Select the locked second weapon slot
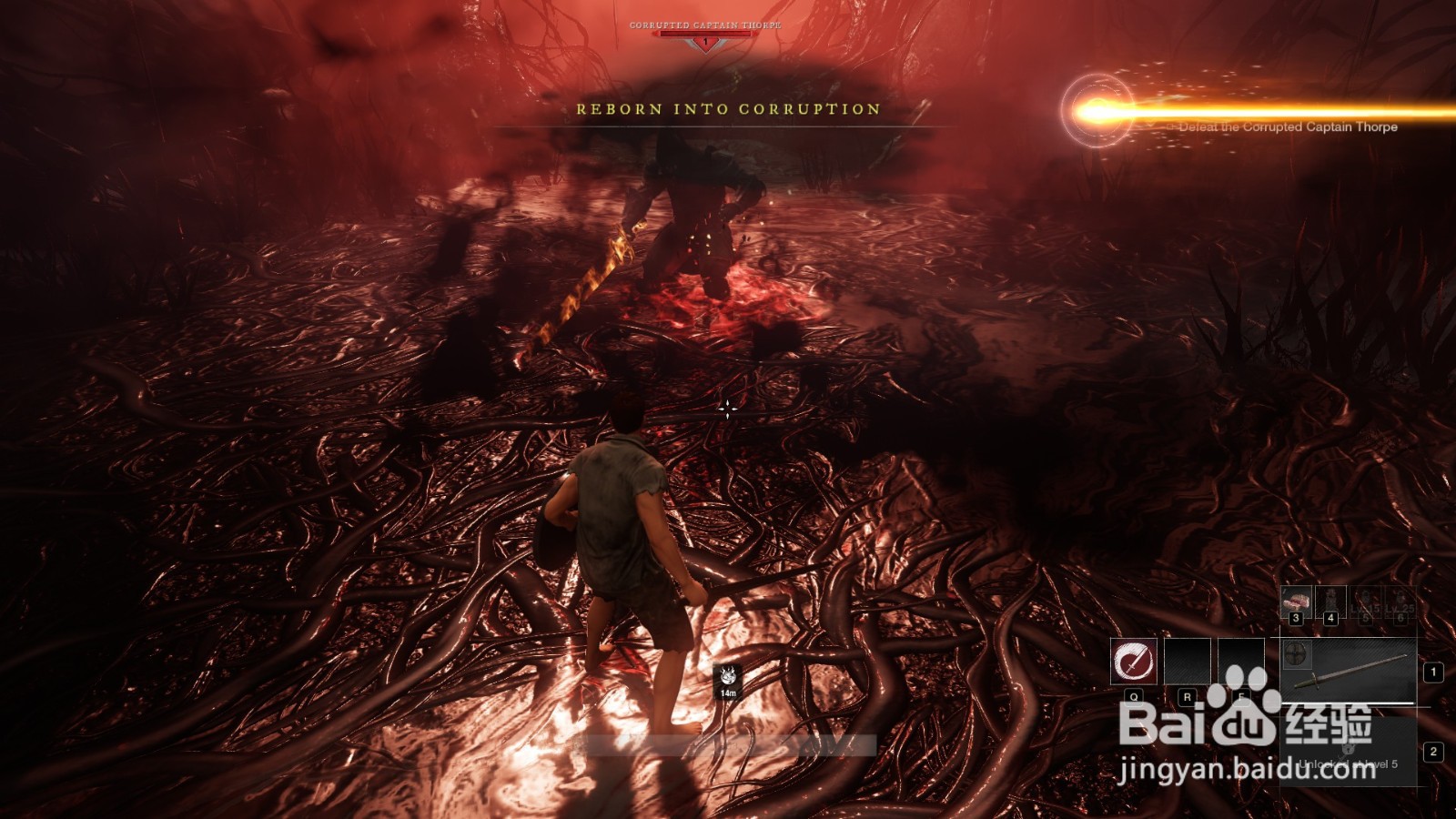 [x=1349, y=752]
